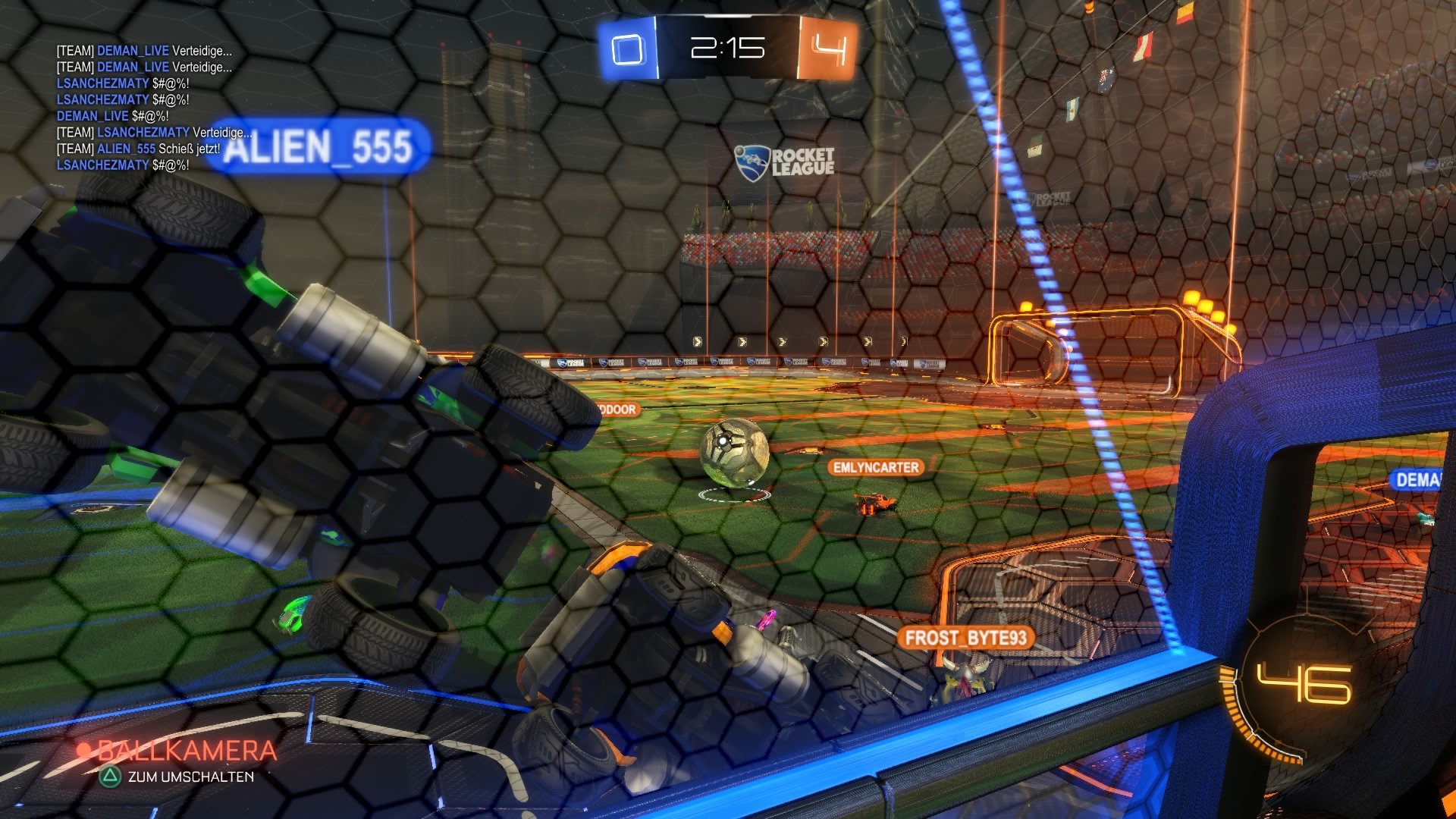
Task: Click the Rocket League logo on the banner
Action: pyautogui.click(x=785, y=163)
